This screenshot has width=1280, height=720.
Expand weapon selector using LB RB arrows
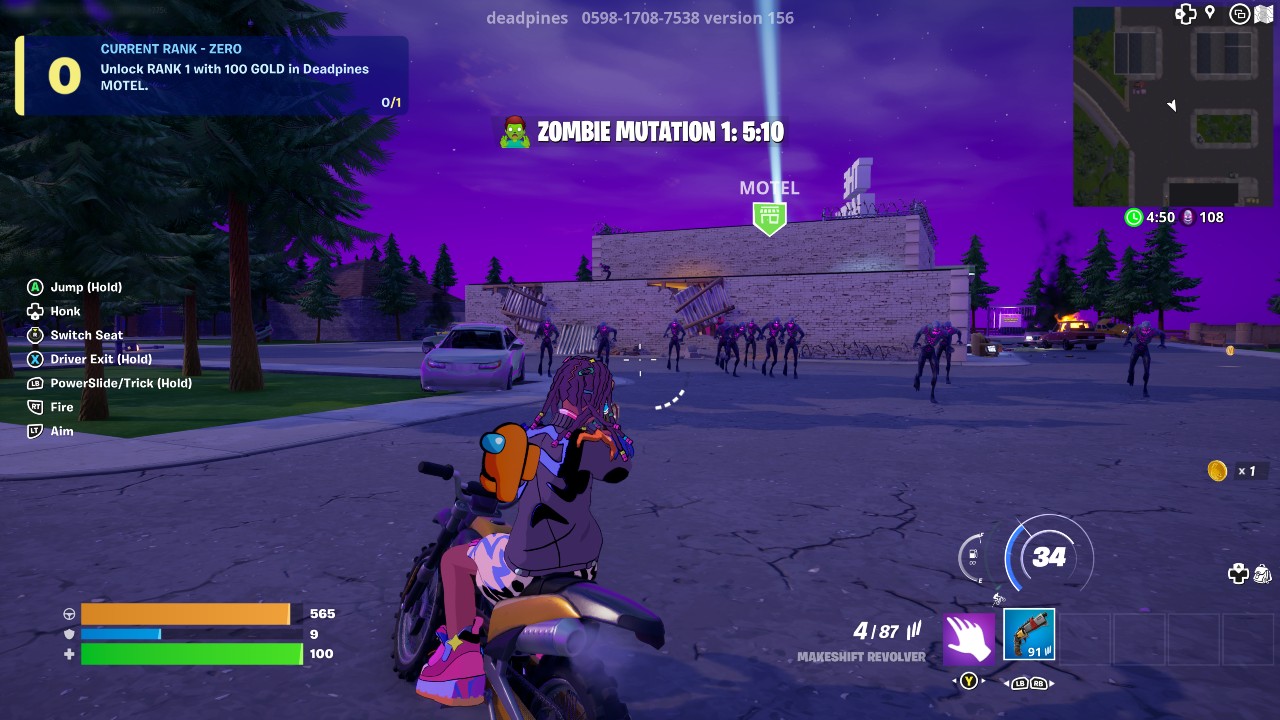coord(1031,684)
